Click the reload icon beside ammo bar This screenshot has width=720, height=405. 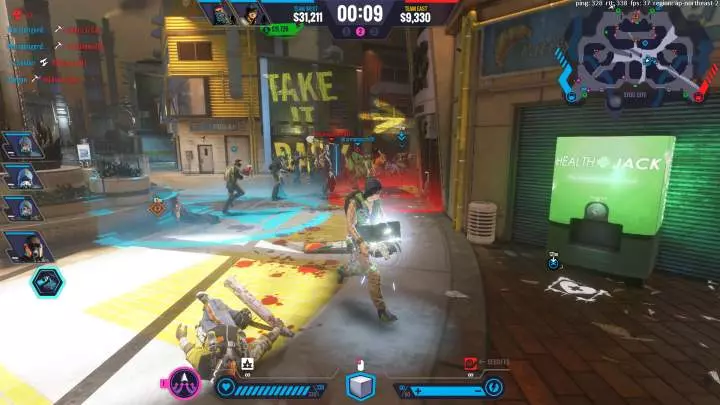(x=492, y=386)
